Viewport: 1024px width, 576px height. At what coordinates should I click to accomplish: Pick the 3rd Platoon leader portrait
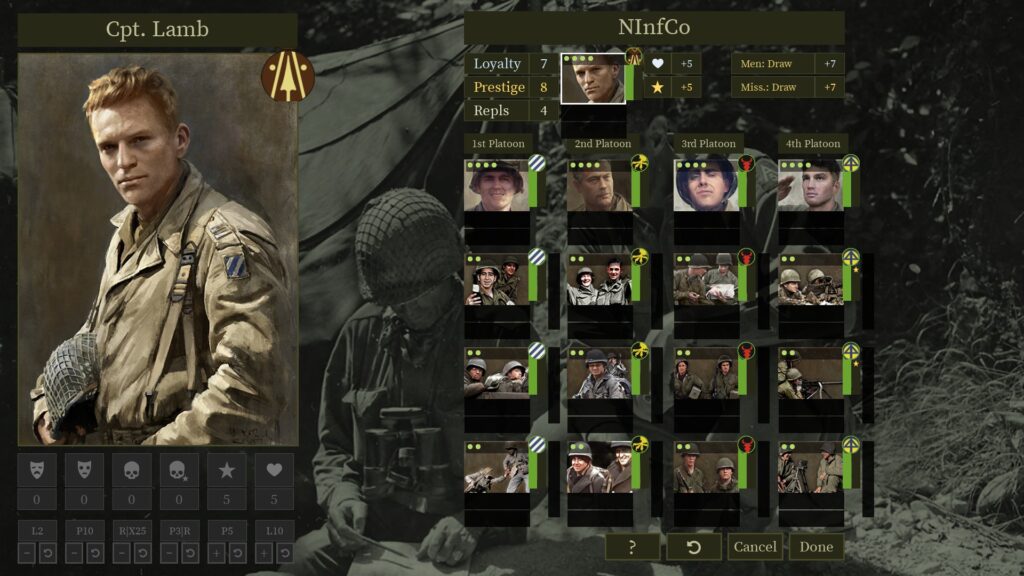point(705,185)
